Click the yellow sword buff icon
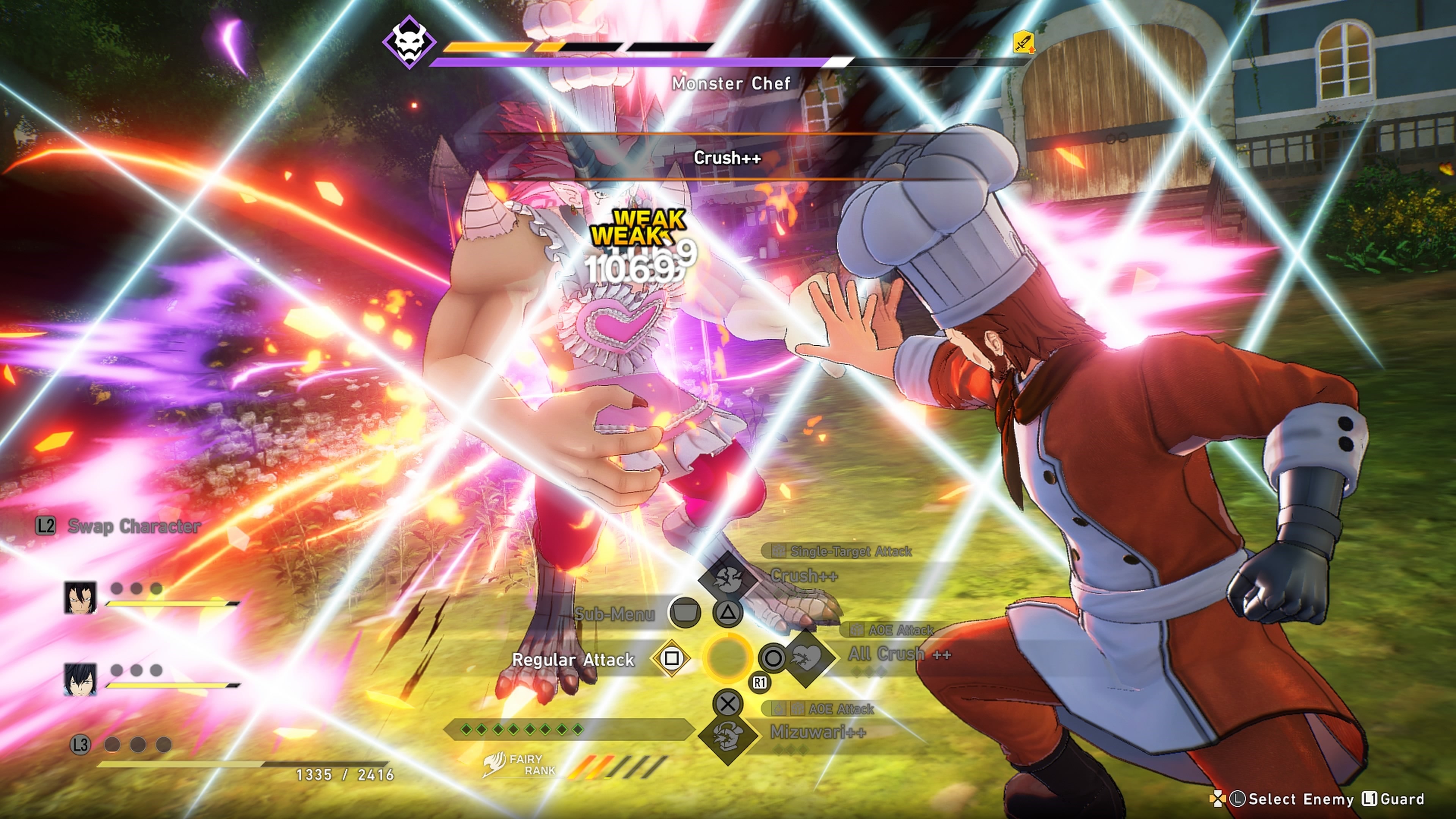1456x819 pixels. pyautogui.click(x=1024, y=42)
